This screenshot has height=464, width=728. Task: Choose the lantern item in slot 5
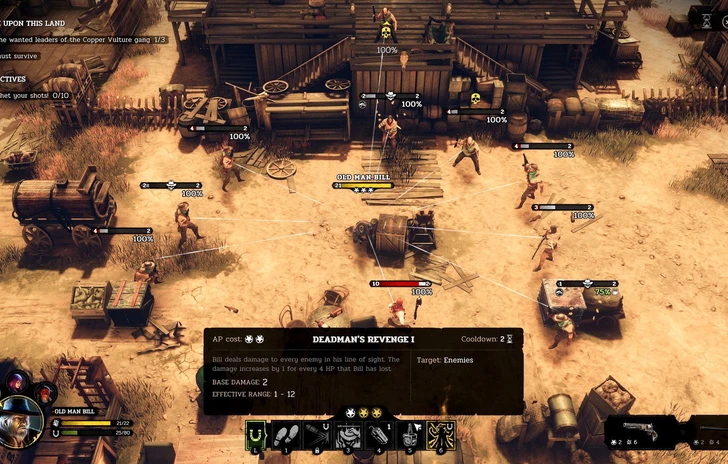pos(411,434)
